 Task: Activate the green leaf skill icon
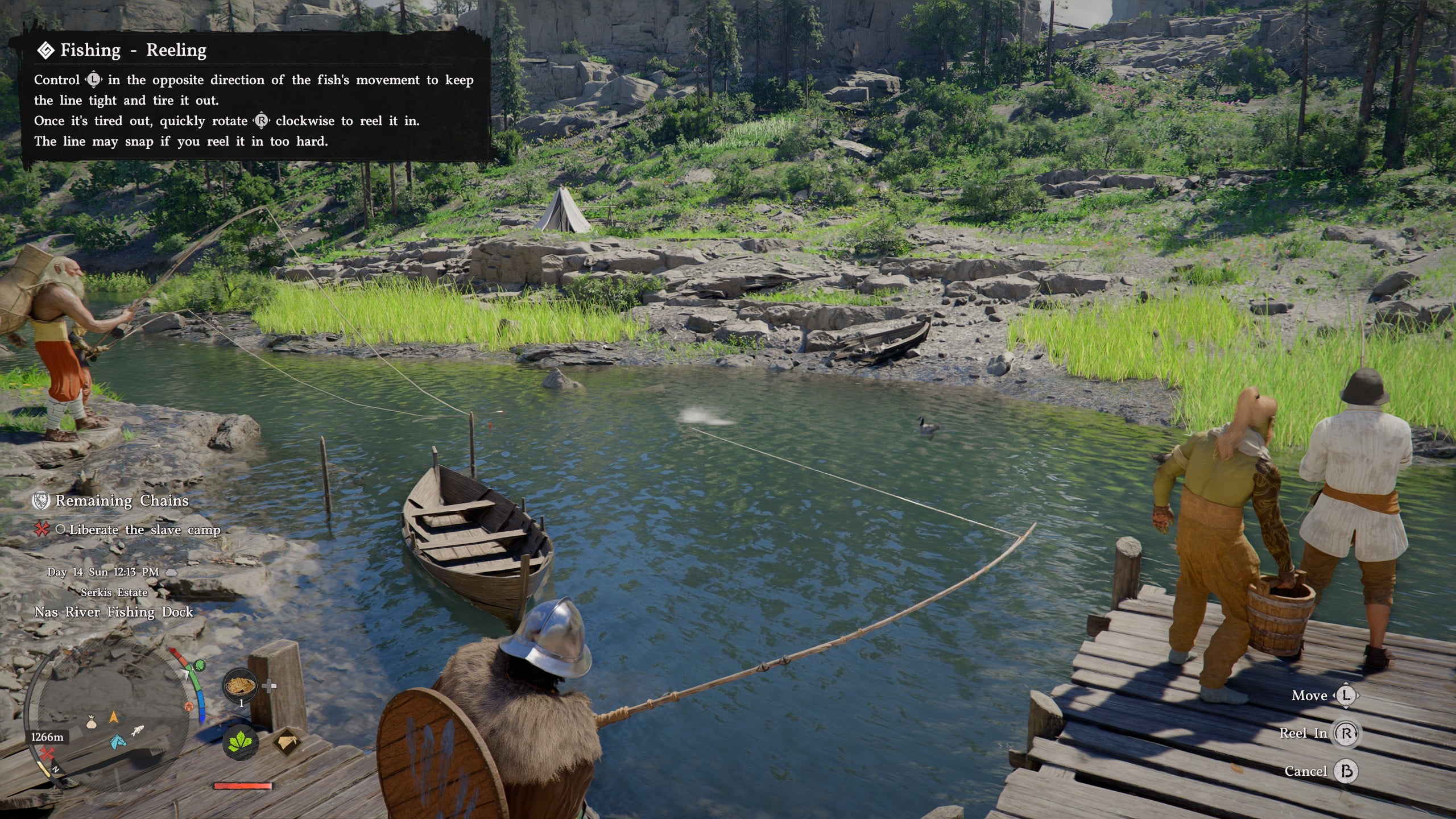click(241, 742)
